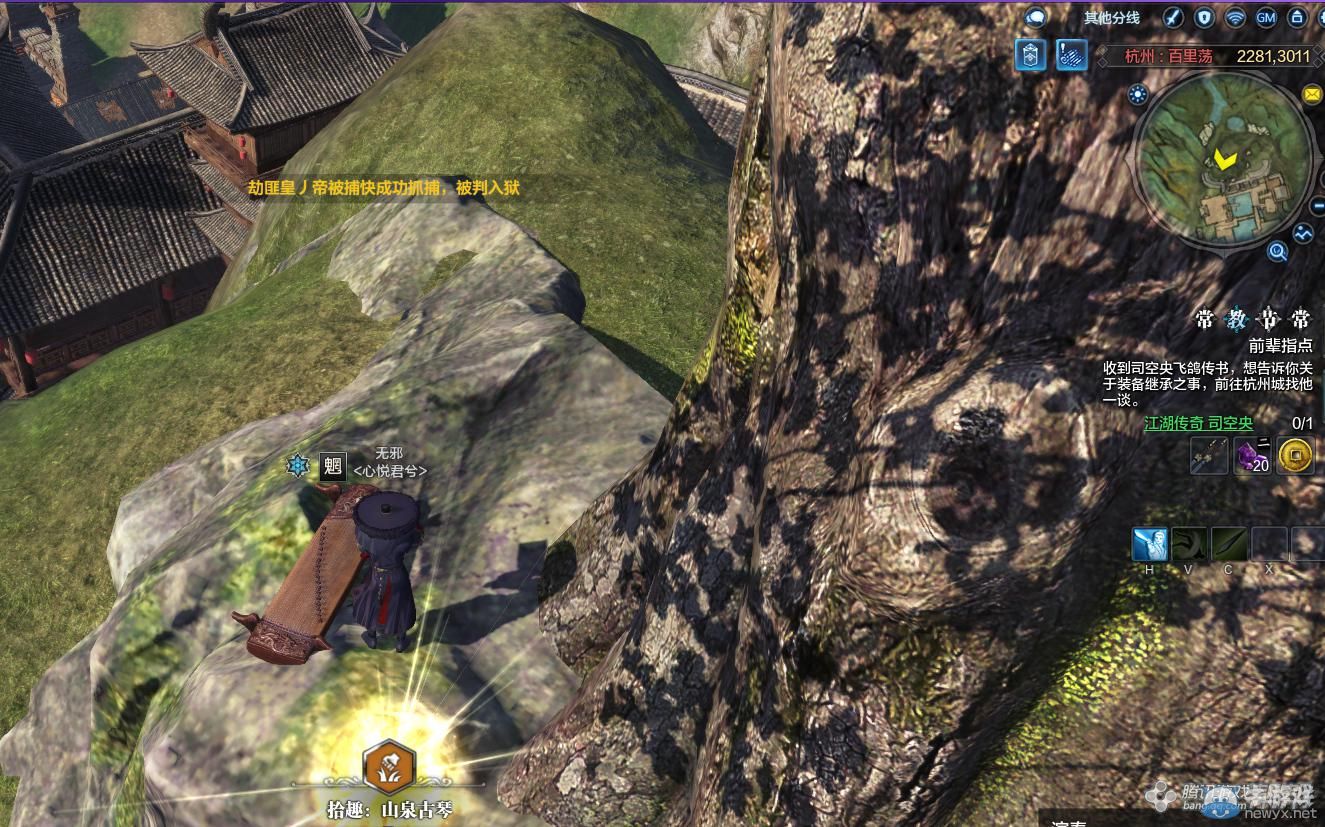The image size is (1325, 827).
Task: Pick up 山泉古琴 with the hexagon icon
Action: [x=389, y=767]
